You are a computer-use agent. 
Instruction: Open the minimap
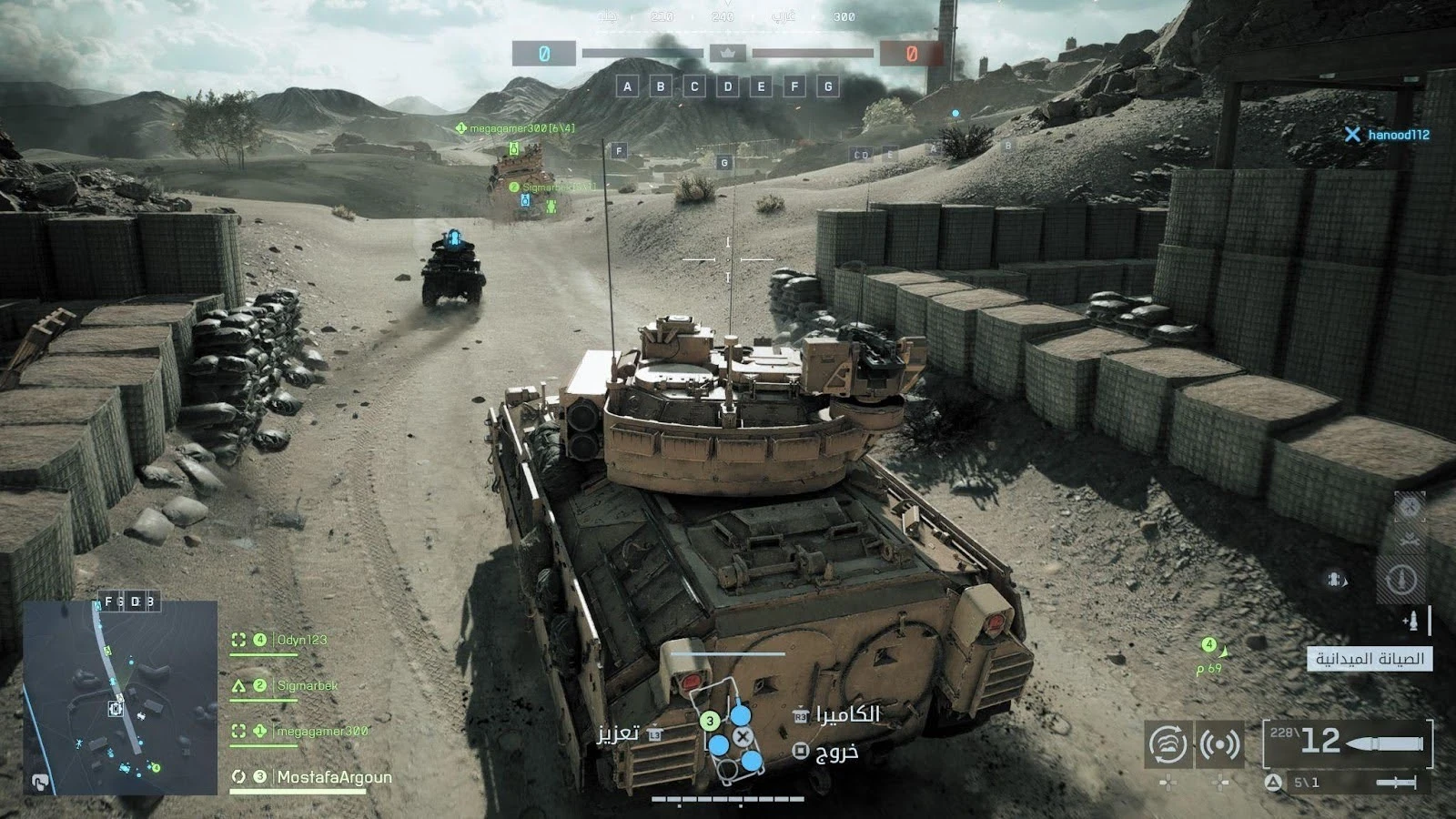(119, 697)
